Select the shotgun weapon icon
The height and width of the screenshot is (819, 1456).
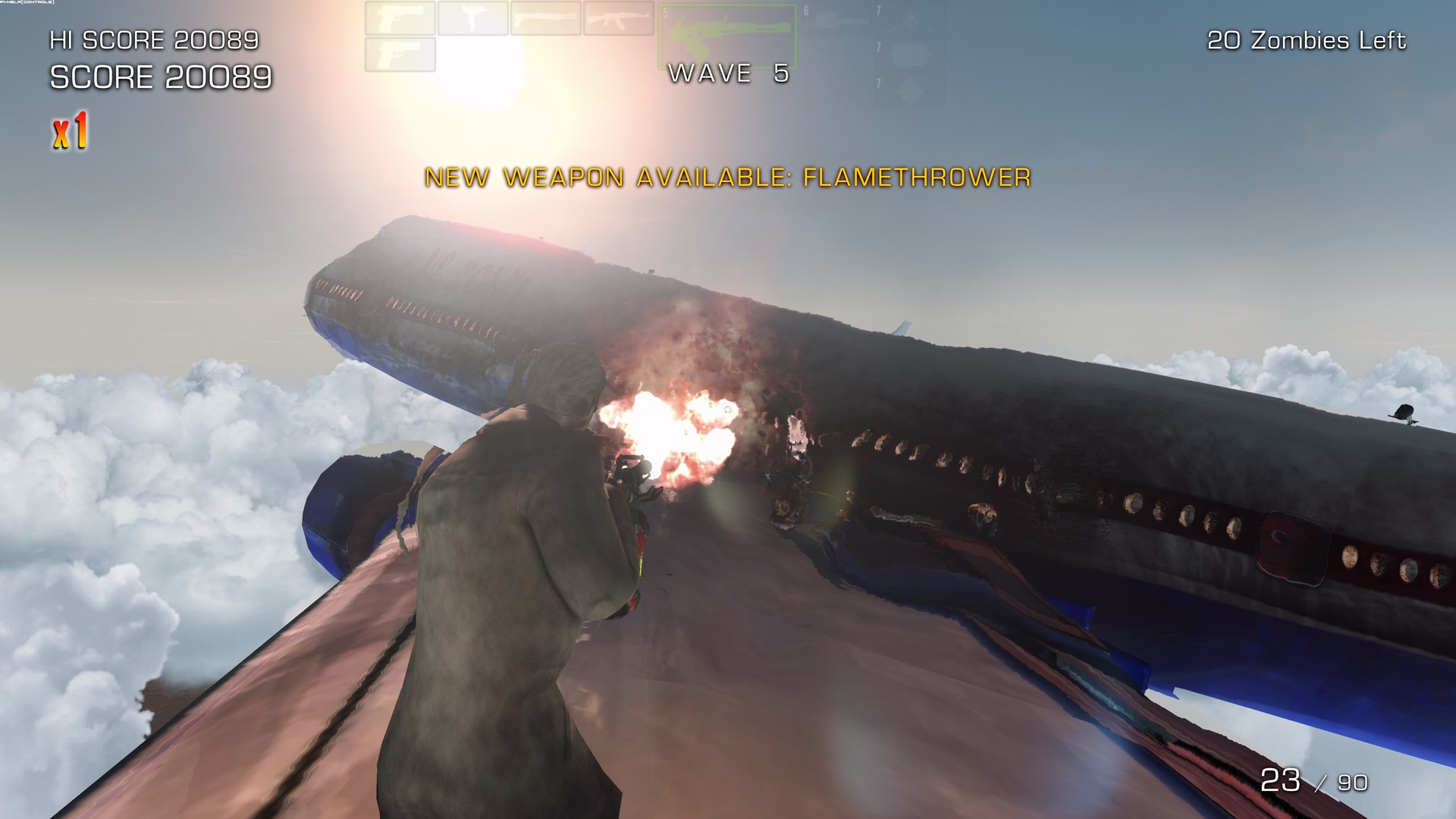(548, 18)
